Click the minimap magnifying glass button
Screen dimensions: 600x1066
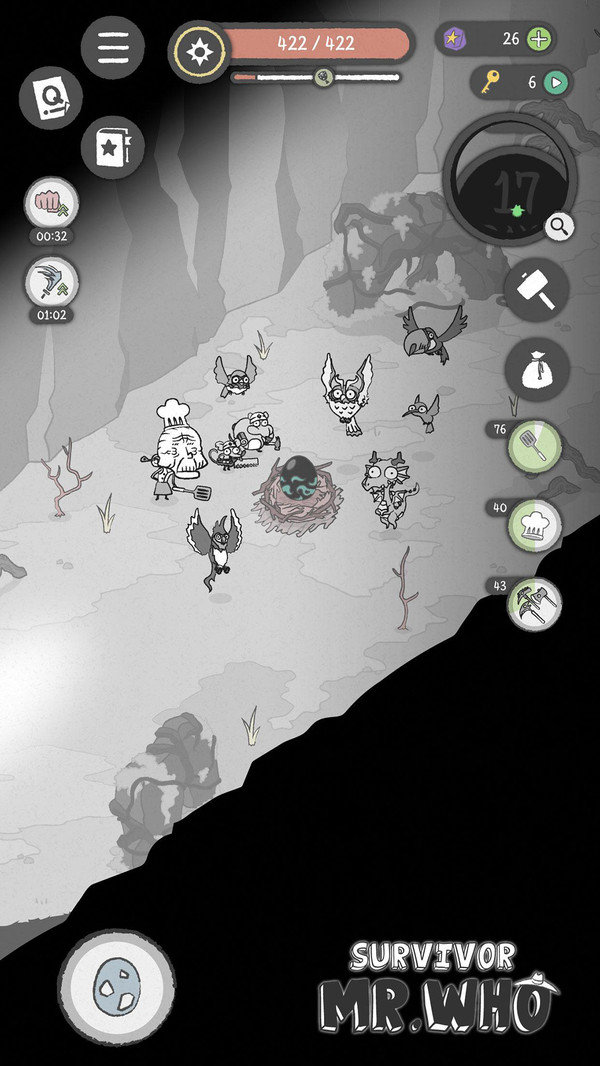coord(560,227)
